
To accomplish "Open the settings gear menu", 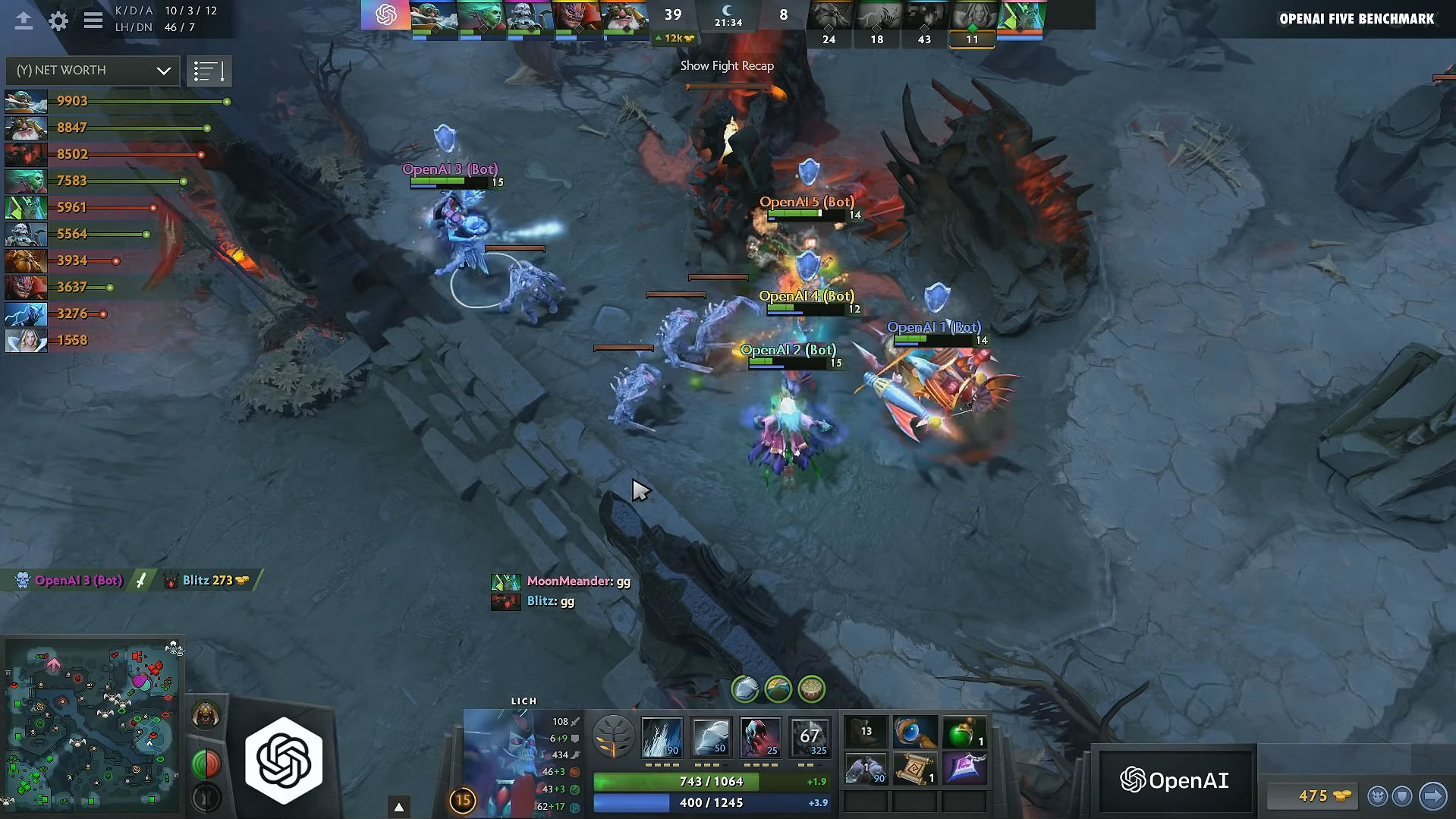I will click(58, 20).
